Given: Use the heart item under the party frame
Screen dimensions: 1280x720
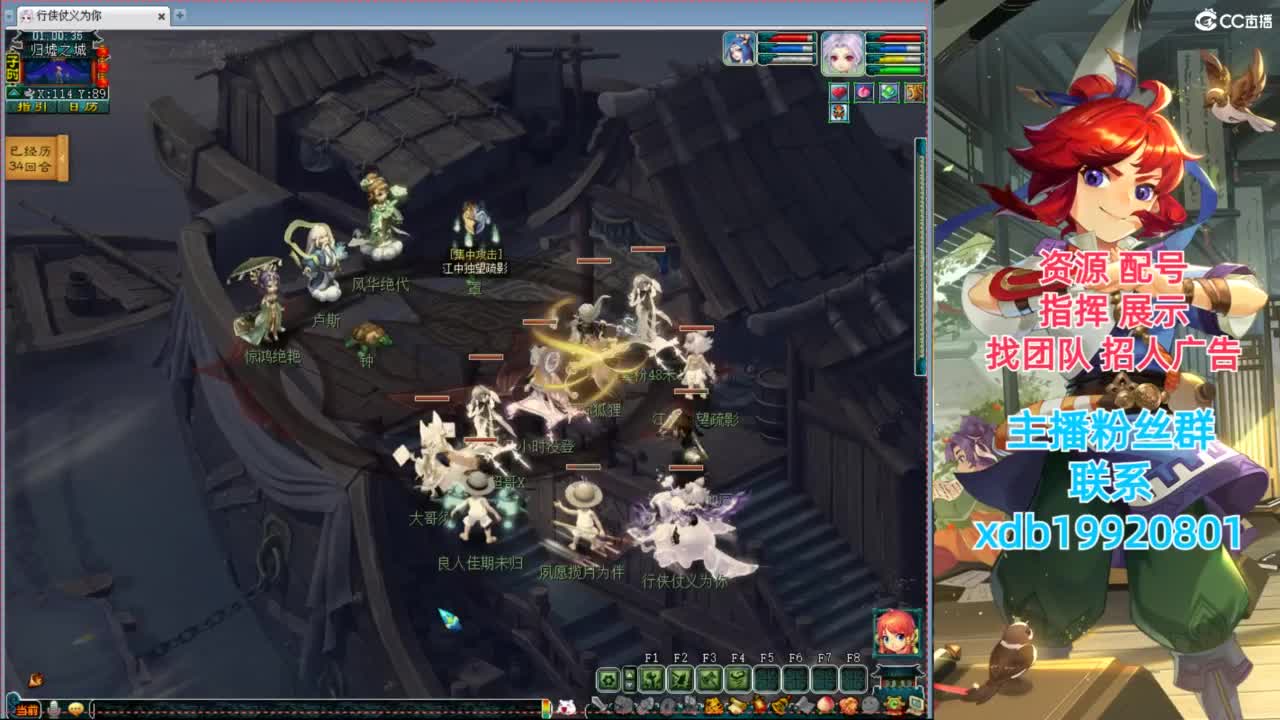Looking at the screenshot, I should 839,92.
